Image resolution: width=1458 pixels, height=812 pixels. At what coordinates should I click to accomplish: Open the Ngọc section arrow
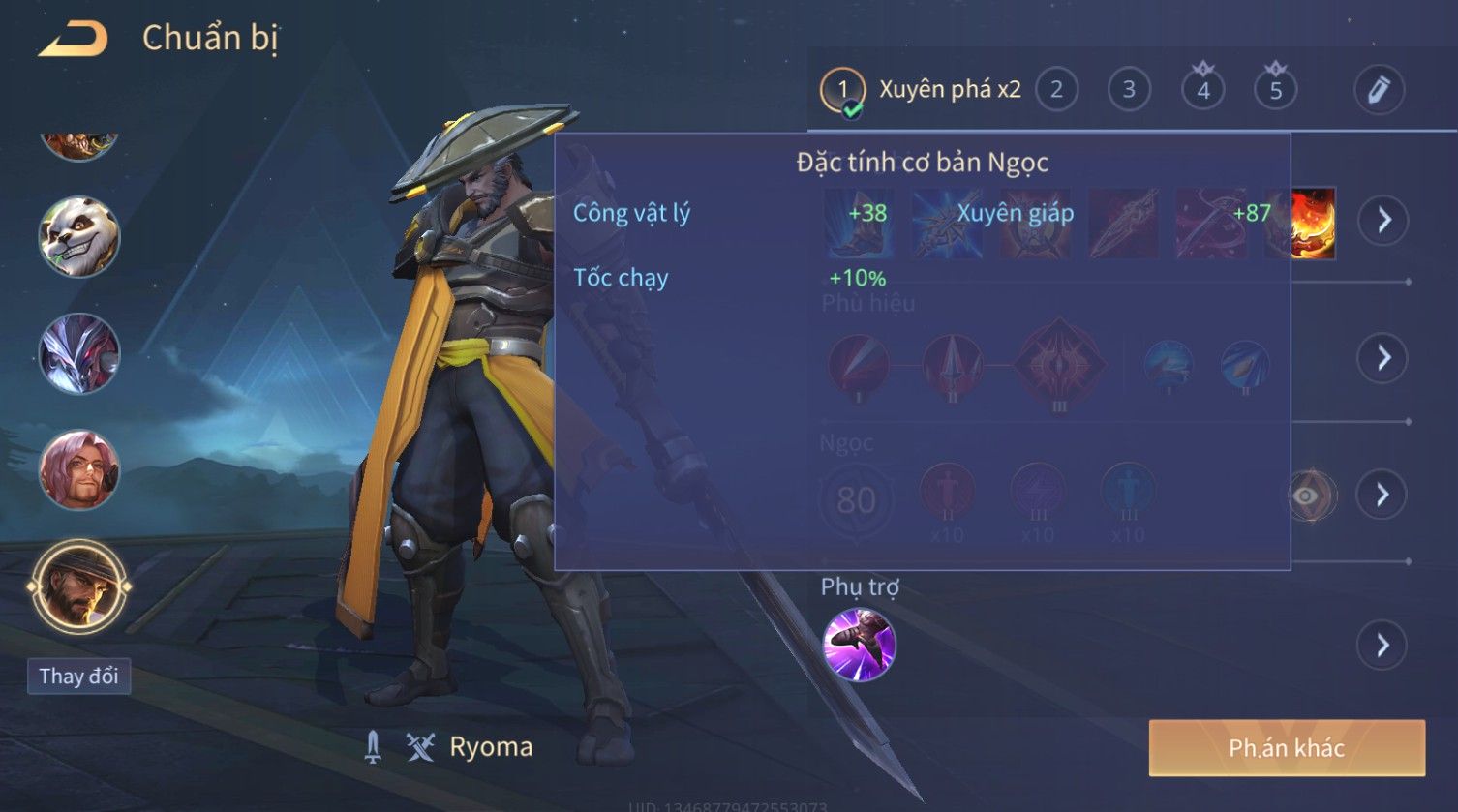coord(1382,496)
